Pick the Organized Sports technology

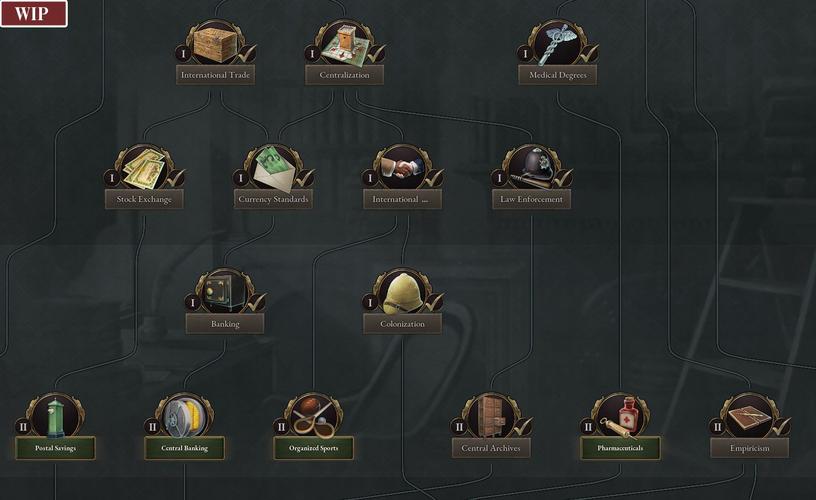(x=314, y=448)
